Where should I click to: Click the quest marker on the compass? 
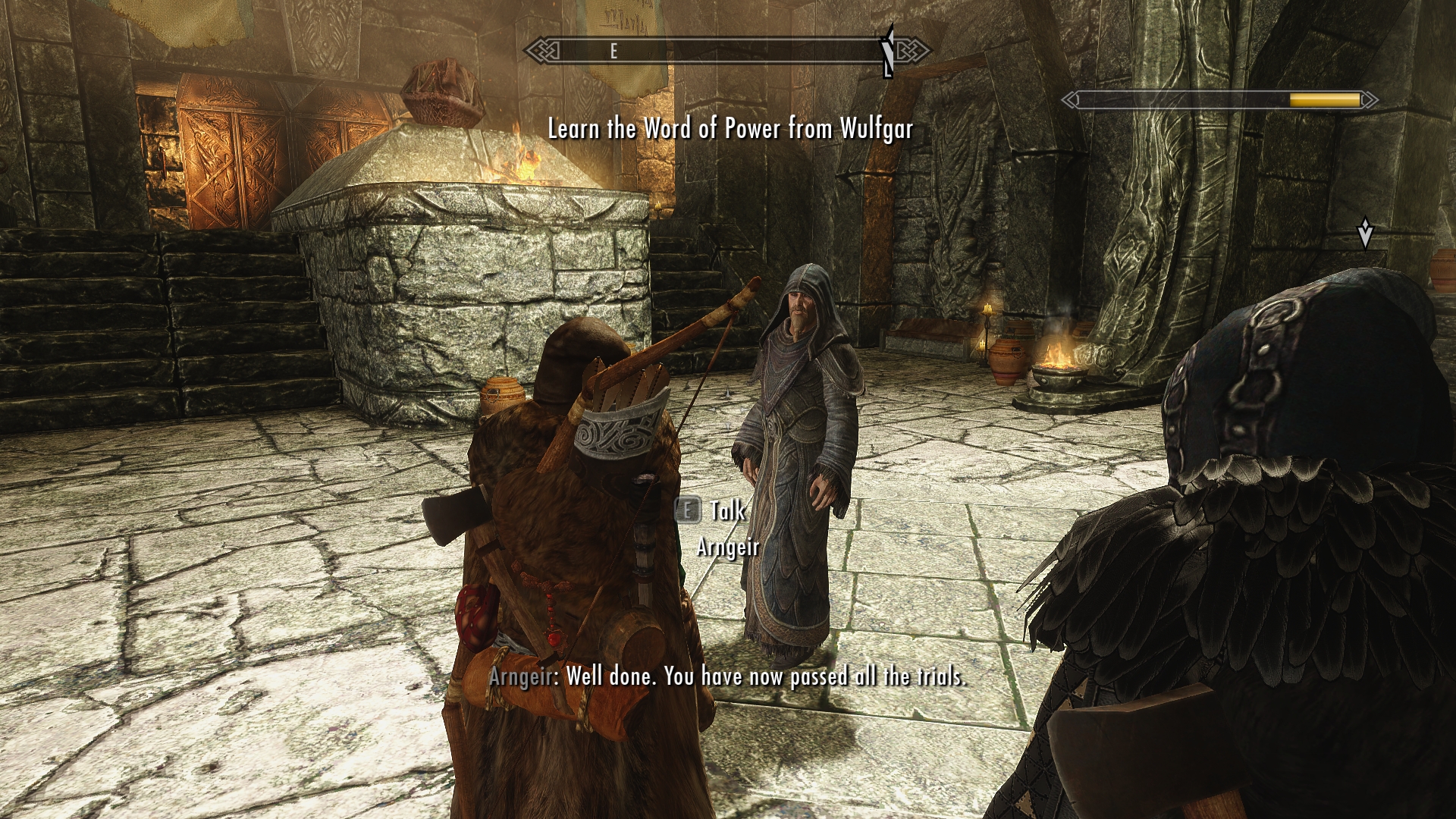tap(889, 51)
